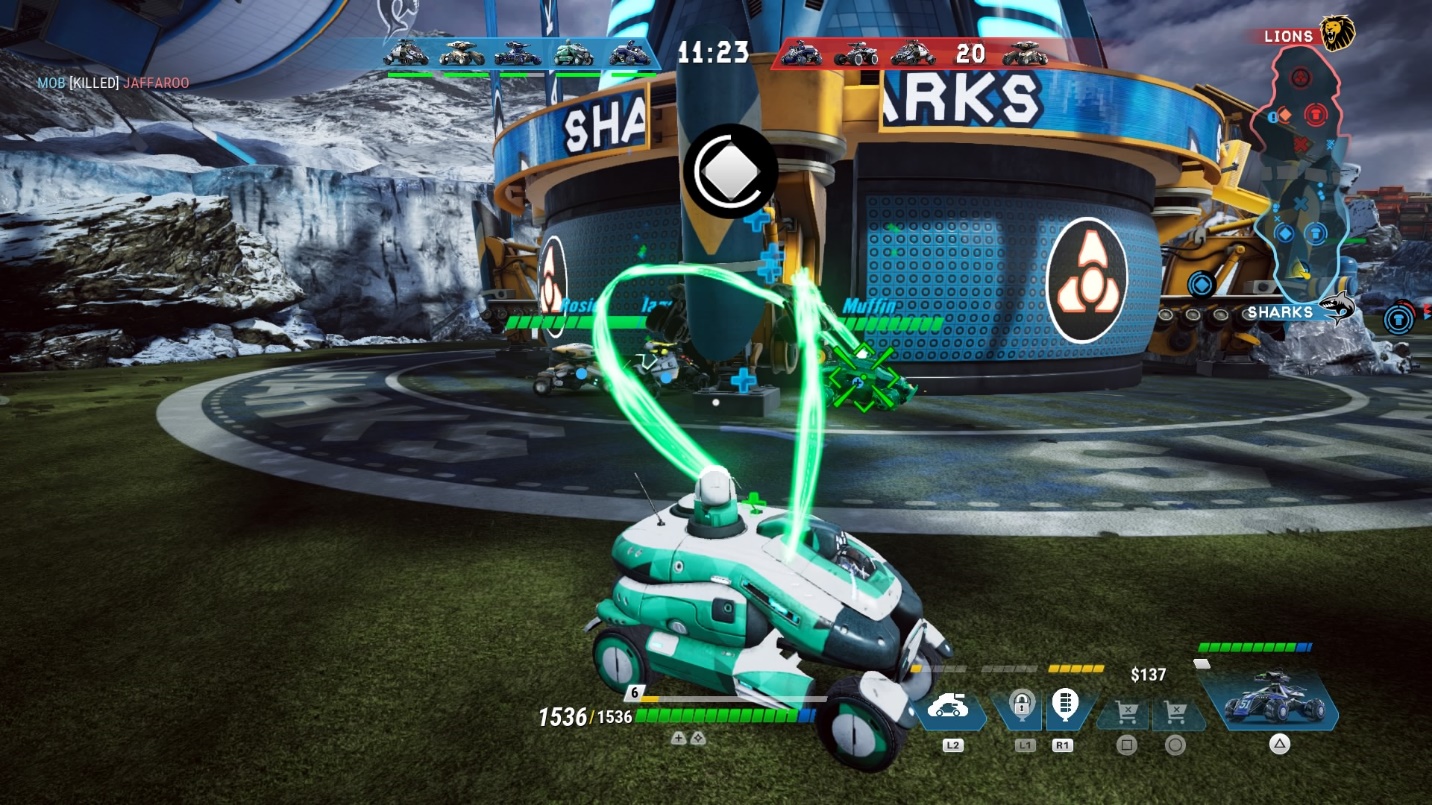
Task: Use the shield balloon ability
Action: tap(1064, 706)
